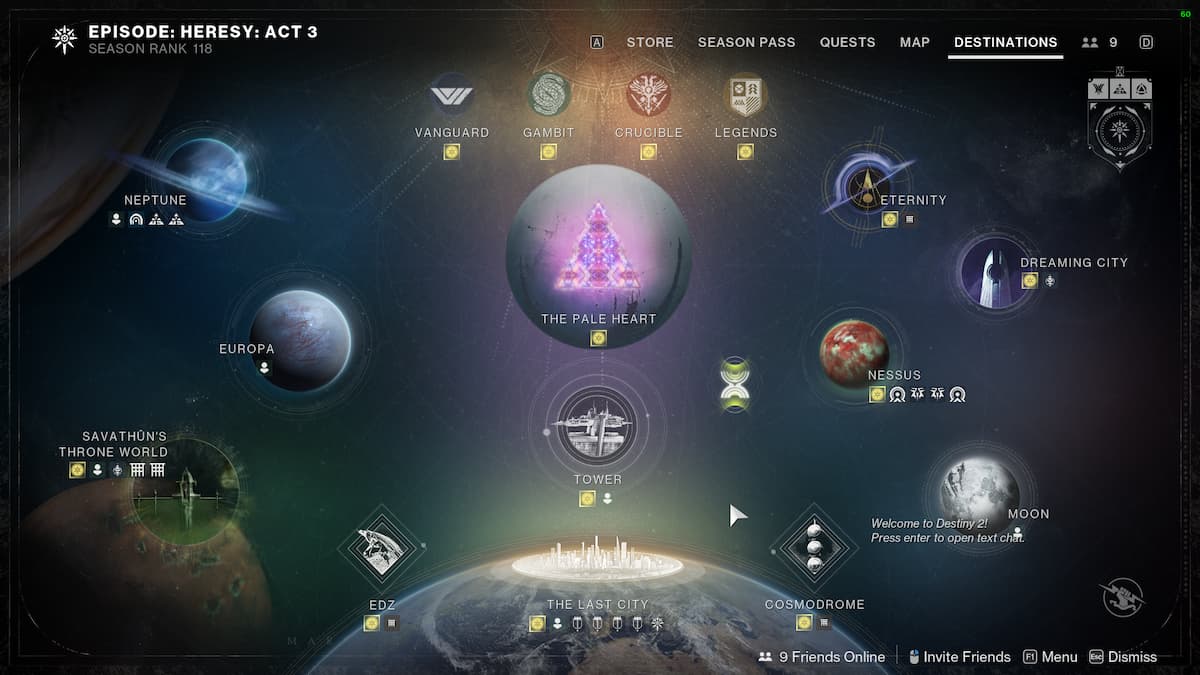Open the Store tab
This screenshot has height=675, width=1200.
point(650,42)
